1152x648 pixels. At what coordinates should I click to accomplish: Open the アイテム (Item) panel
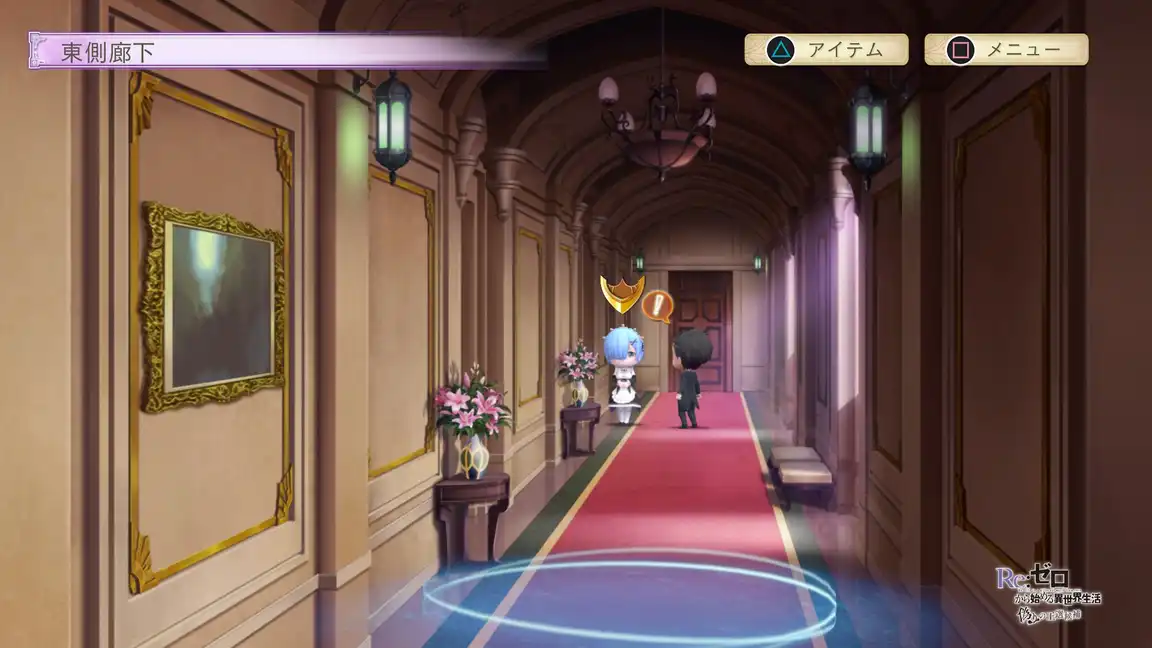coord(826,49)
